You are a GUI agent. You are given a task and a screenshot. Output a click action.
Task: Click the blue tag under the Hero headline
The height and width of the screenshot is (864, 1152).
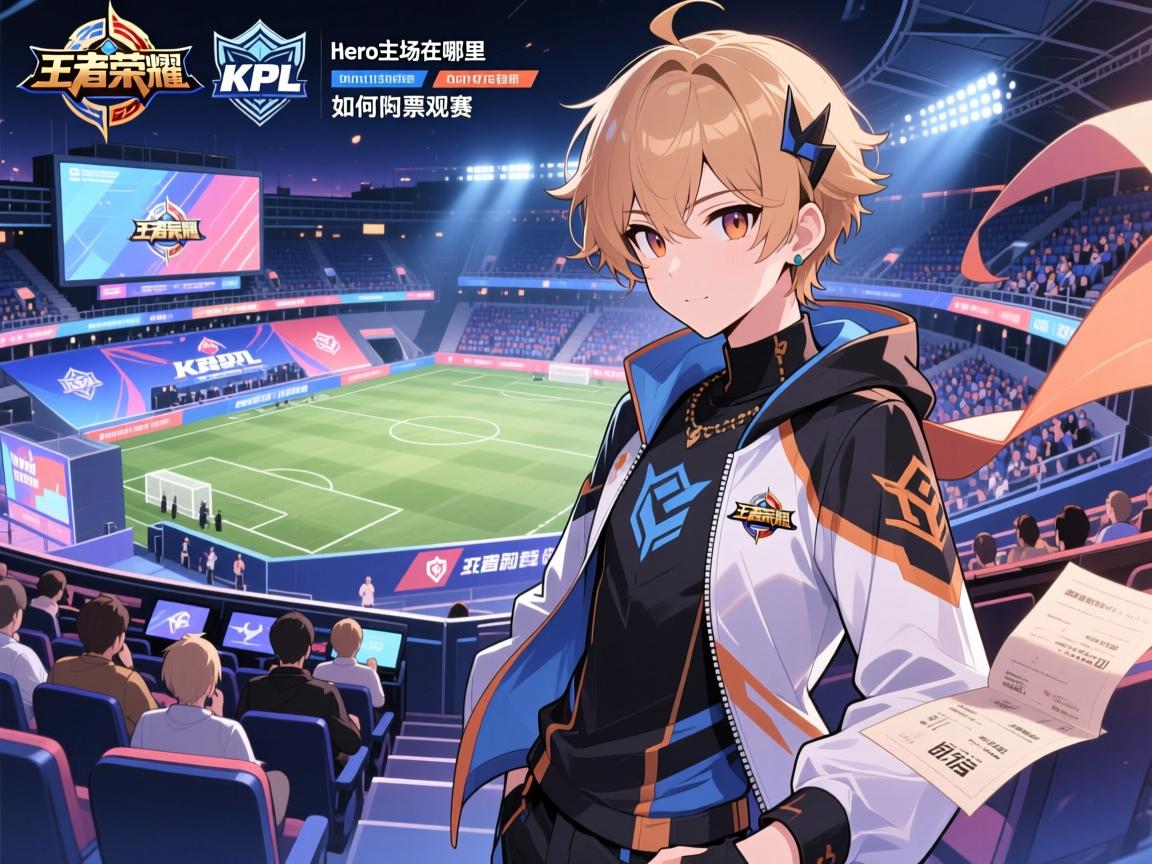tap(378, 78)
